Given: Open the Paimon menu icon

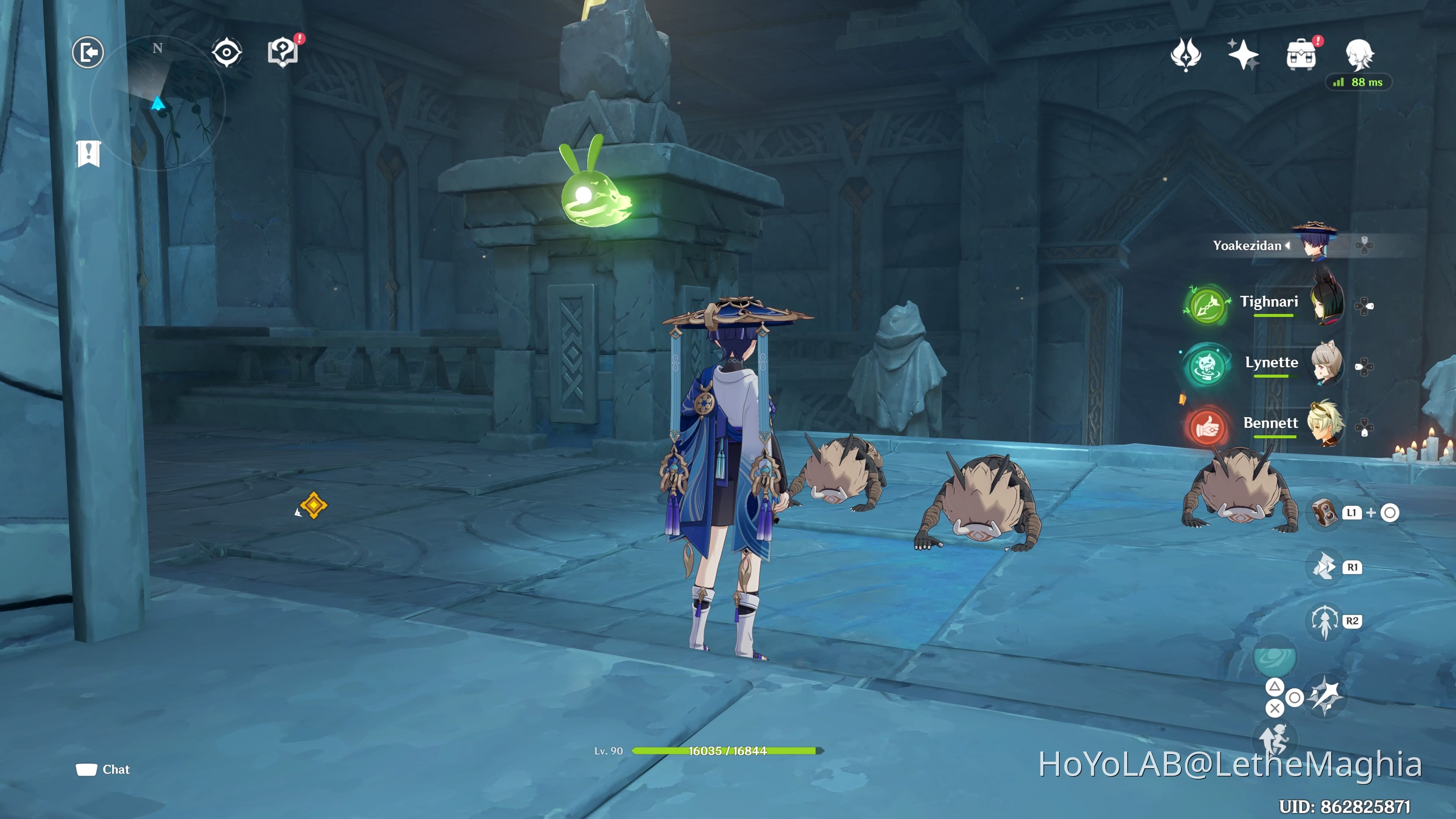Looking at the screenshot, I should coord(88,52).
